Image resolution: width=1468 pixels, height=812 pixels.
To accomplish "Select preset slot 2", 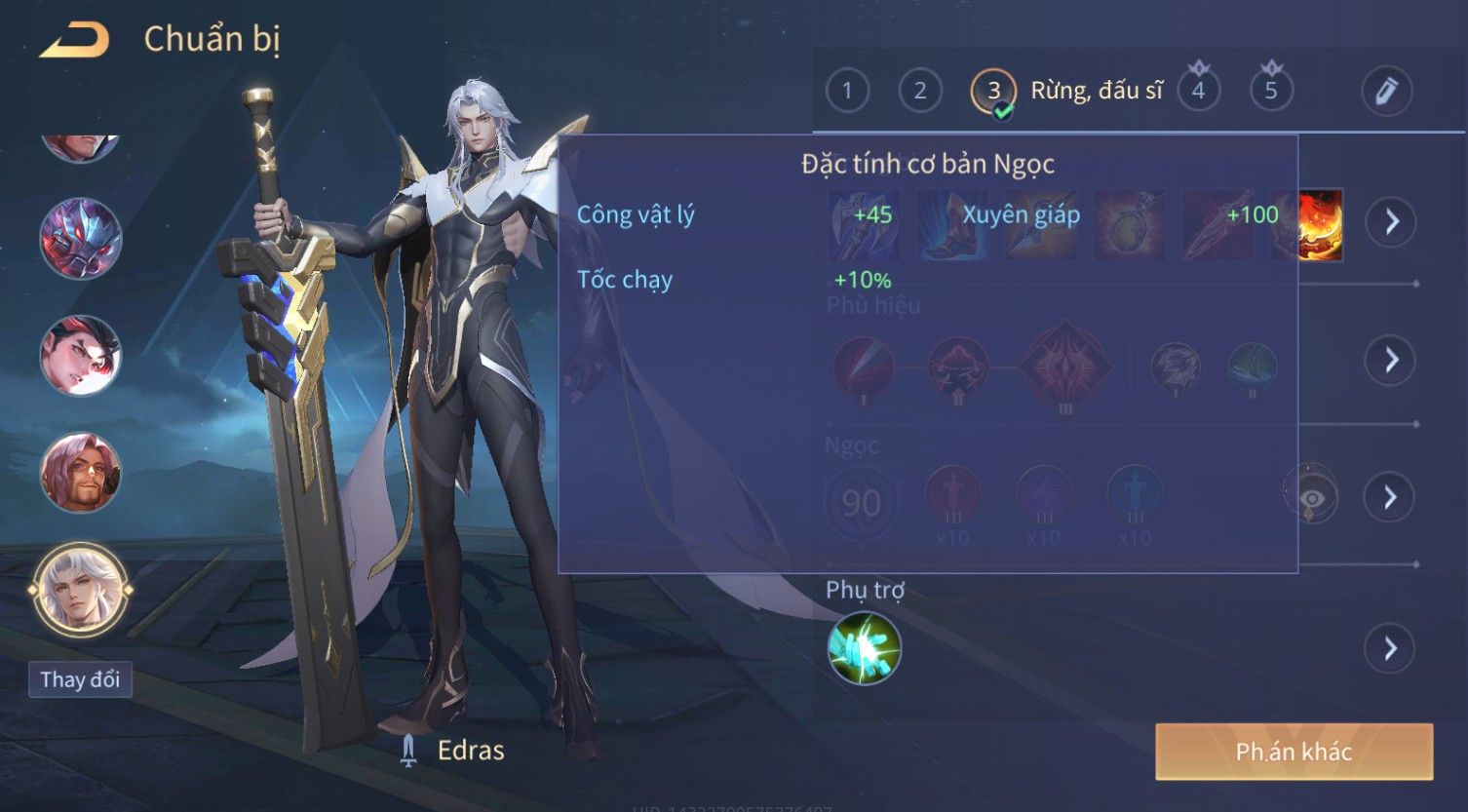I will 919,91.
